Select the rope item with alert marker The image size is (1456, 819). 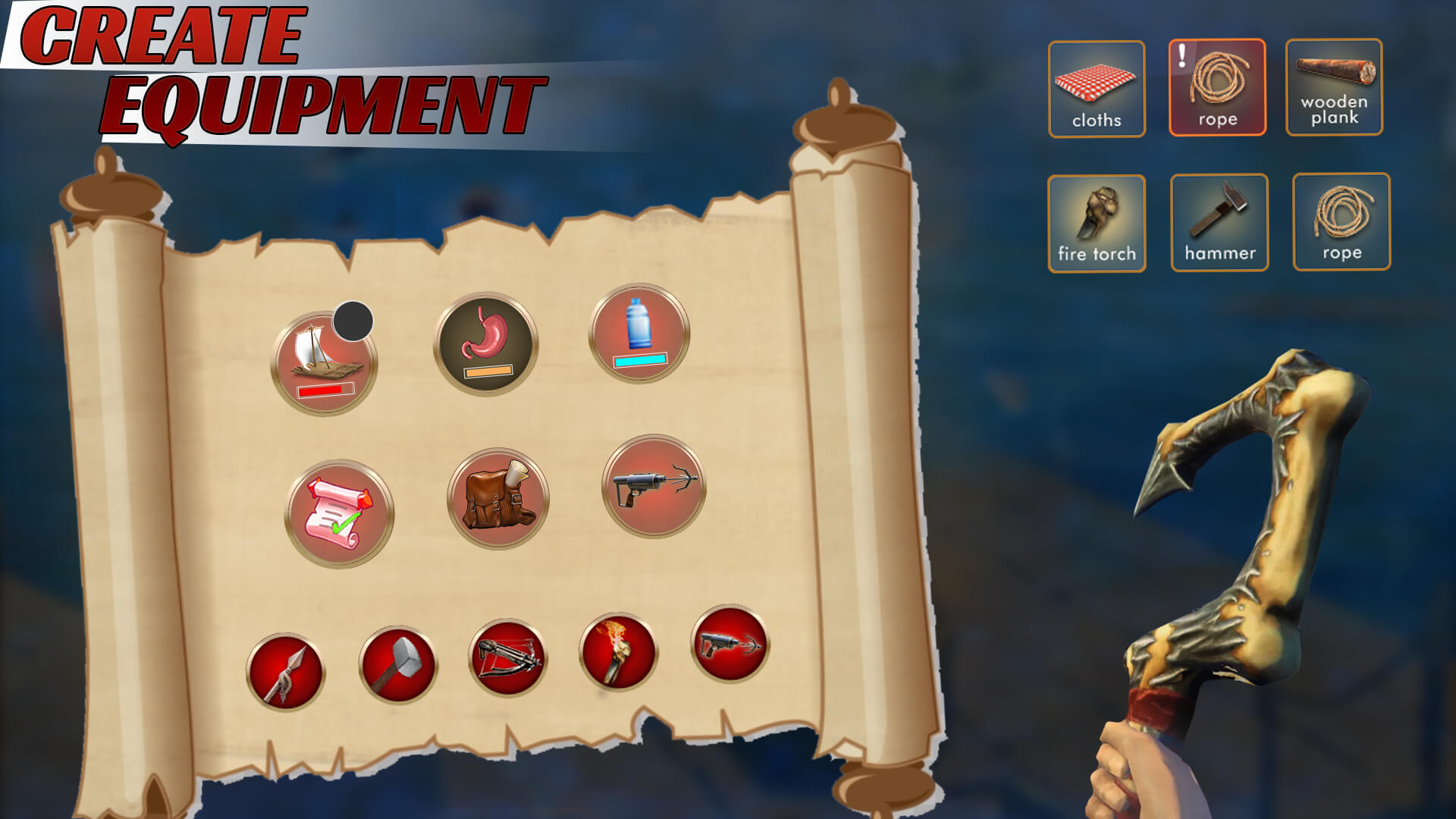(x=1219, y=89)
